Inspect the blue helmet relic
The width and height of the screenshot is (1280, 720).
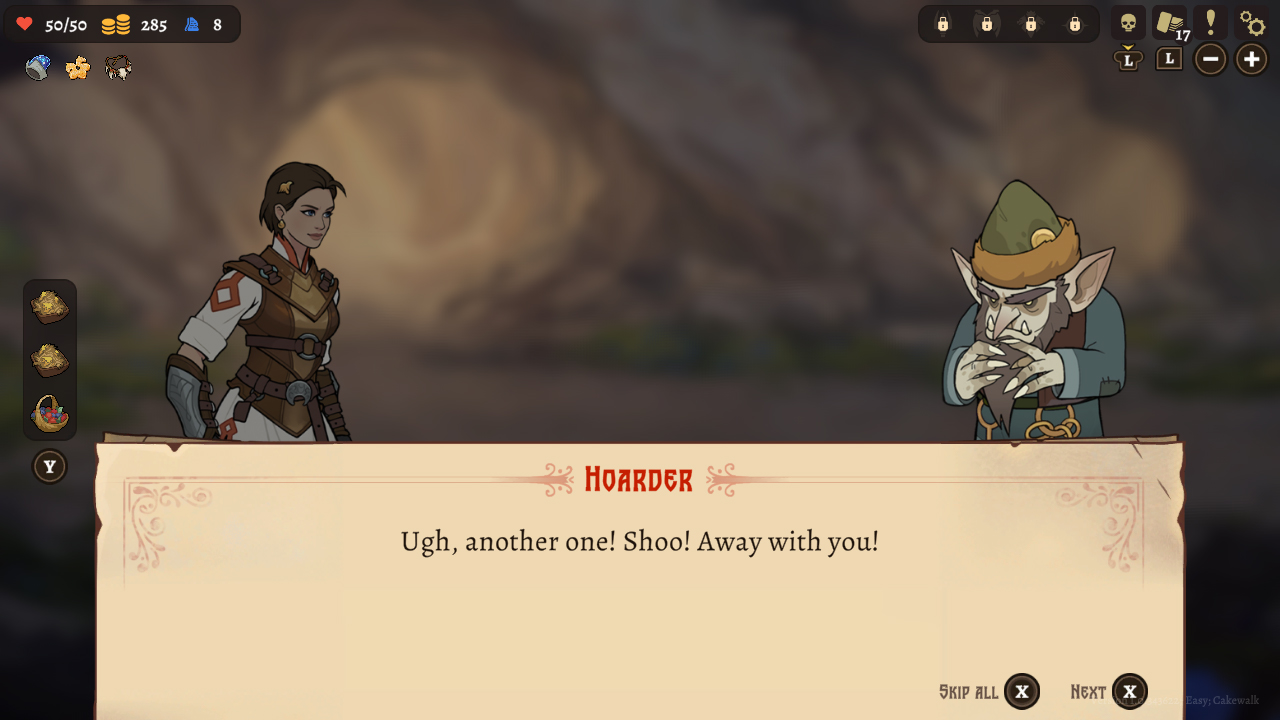36,67
